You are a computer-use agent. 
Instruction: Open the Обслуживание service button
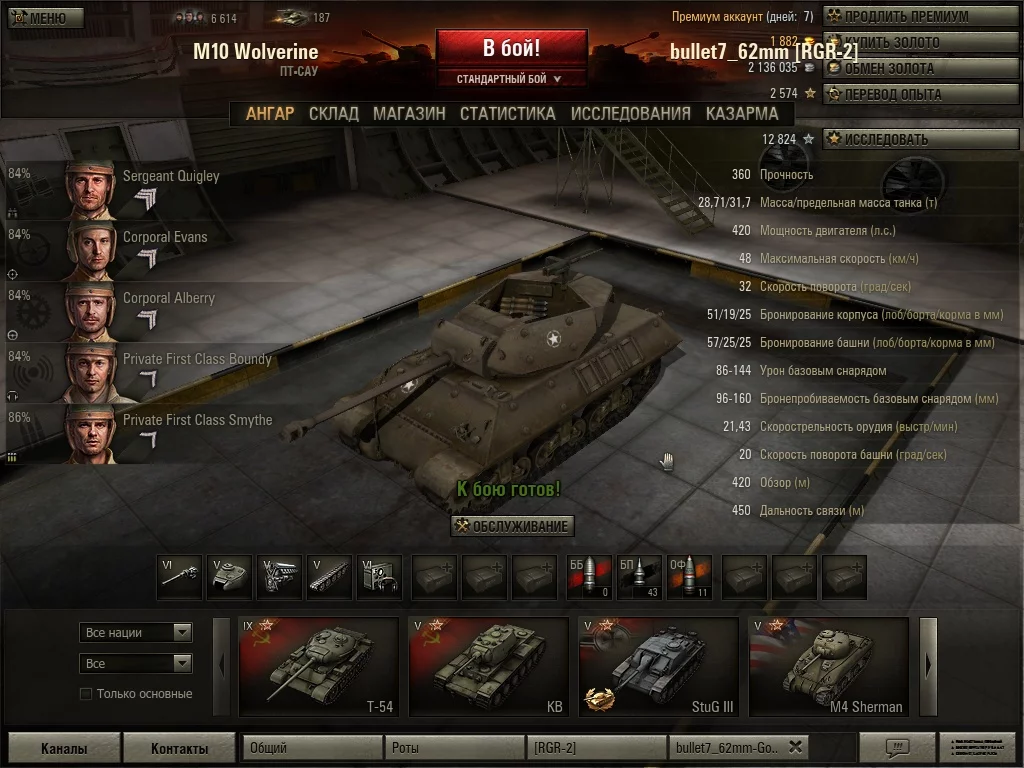[x=512, y=526]
